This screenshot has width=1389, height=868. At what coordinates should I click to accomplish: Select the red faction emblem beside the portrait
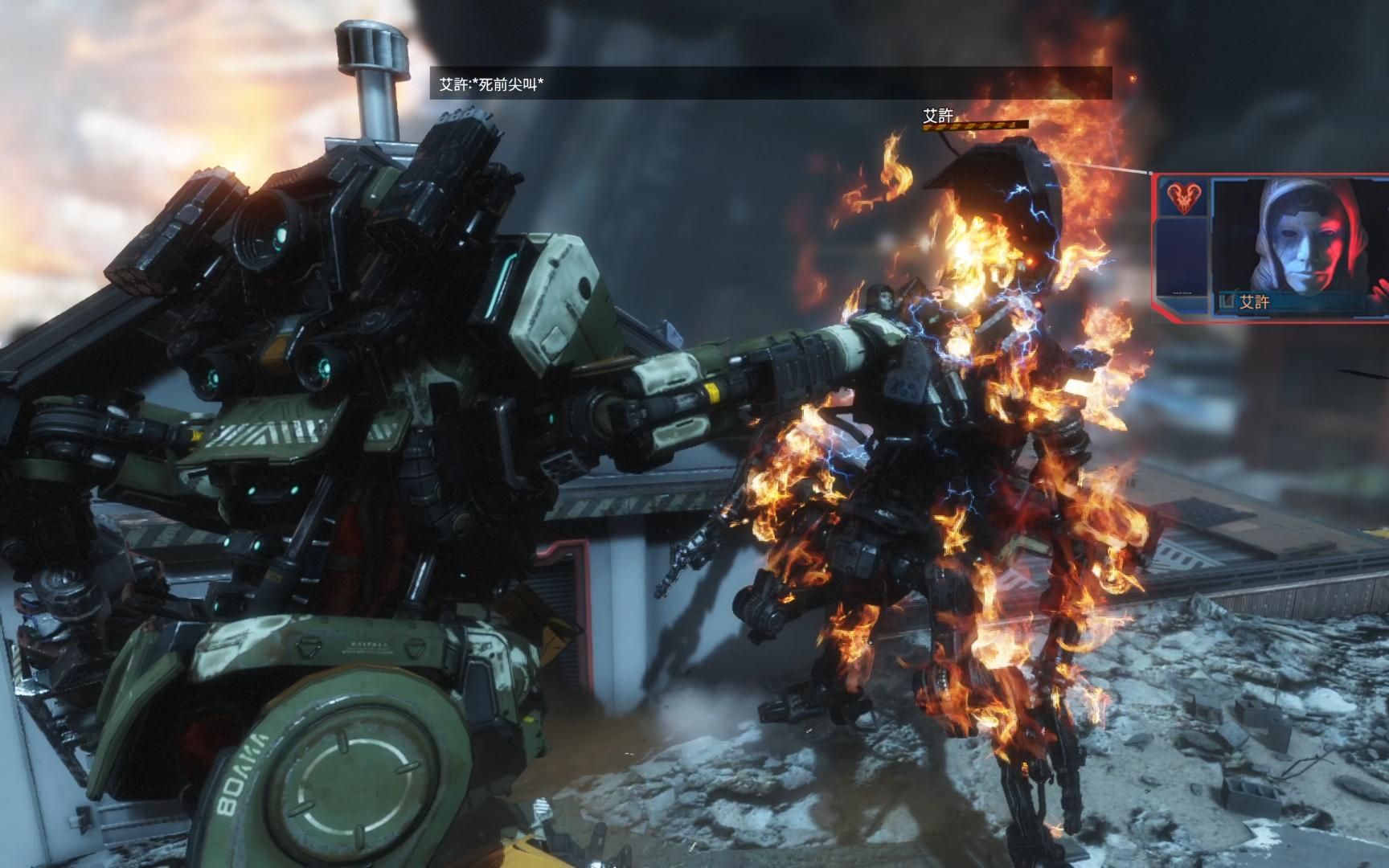pos(1183,199)
